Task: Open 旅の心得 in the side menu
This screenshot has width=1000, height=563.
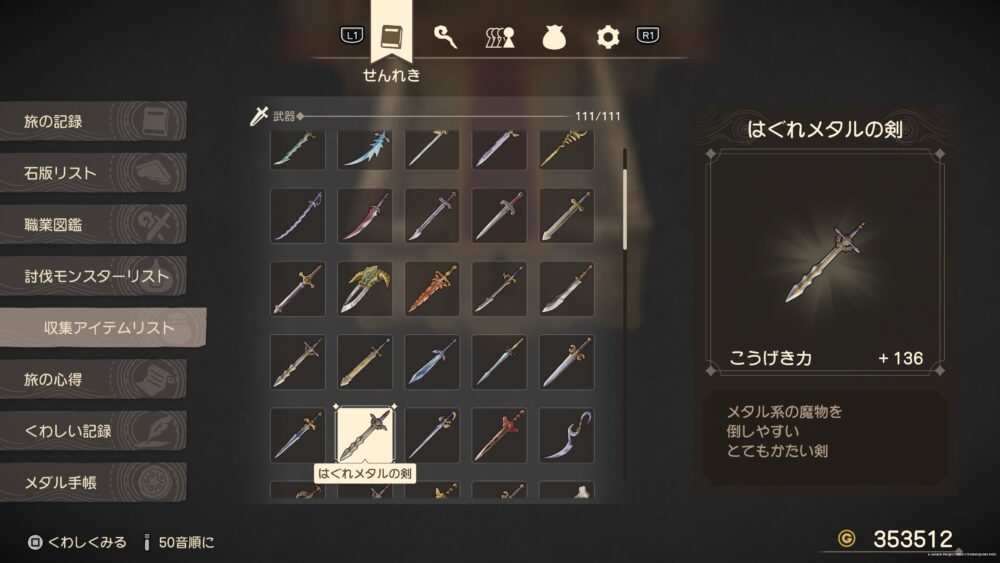Action: tap(92, 380)
